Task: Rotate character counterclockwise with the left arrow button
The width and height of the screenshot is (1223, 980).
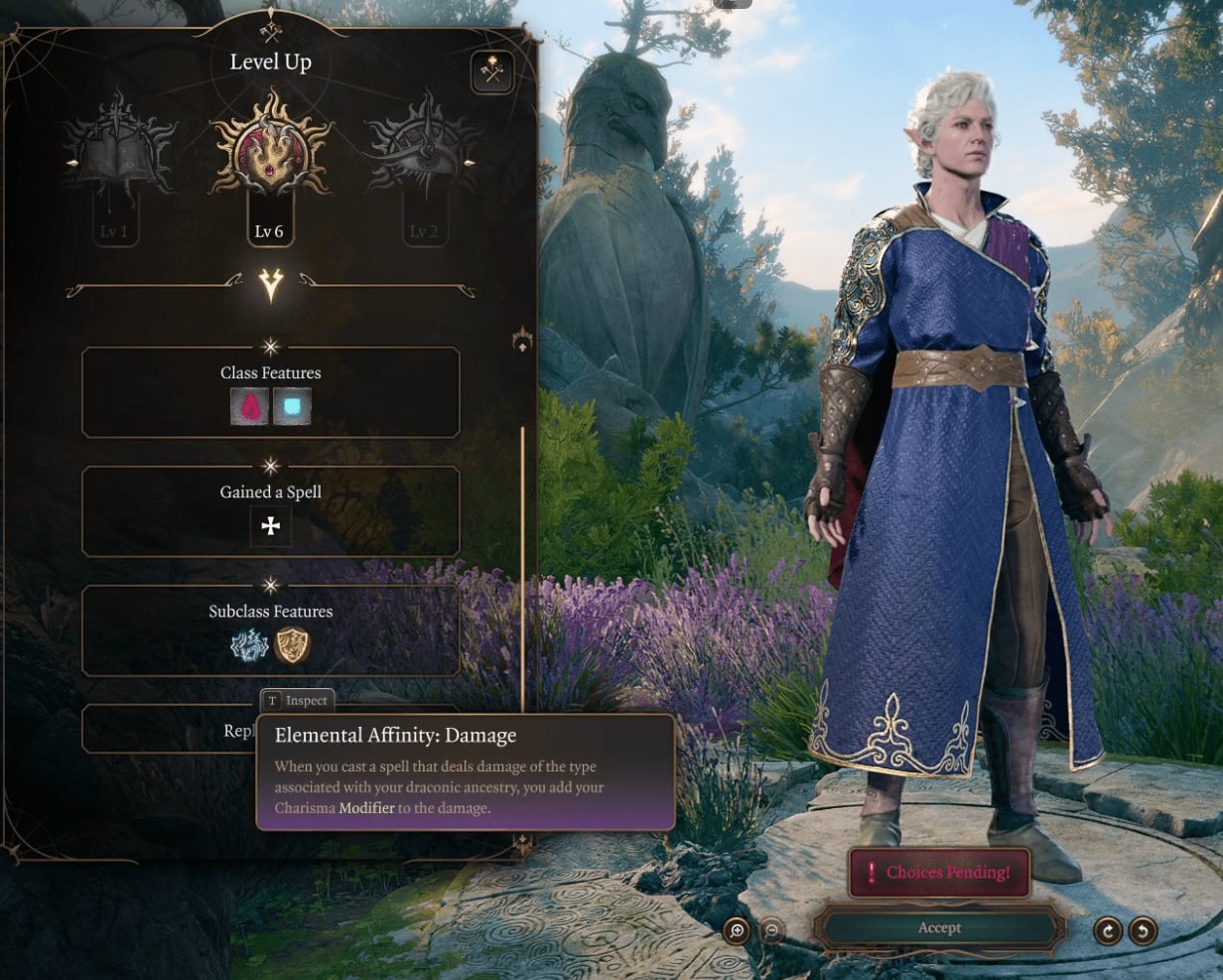Action: point(1143,930)
